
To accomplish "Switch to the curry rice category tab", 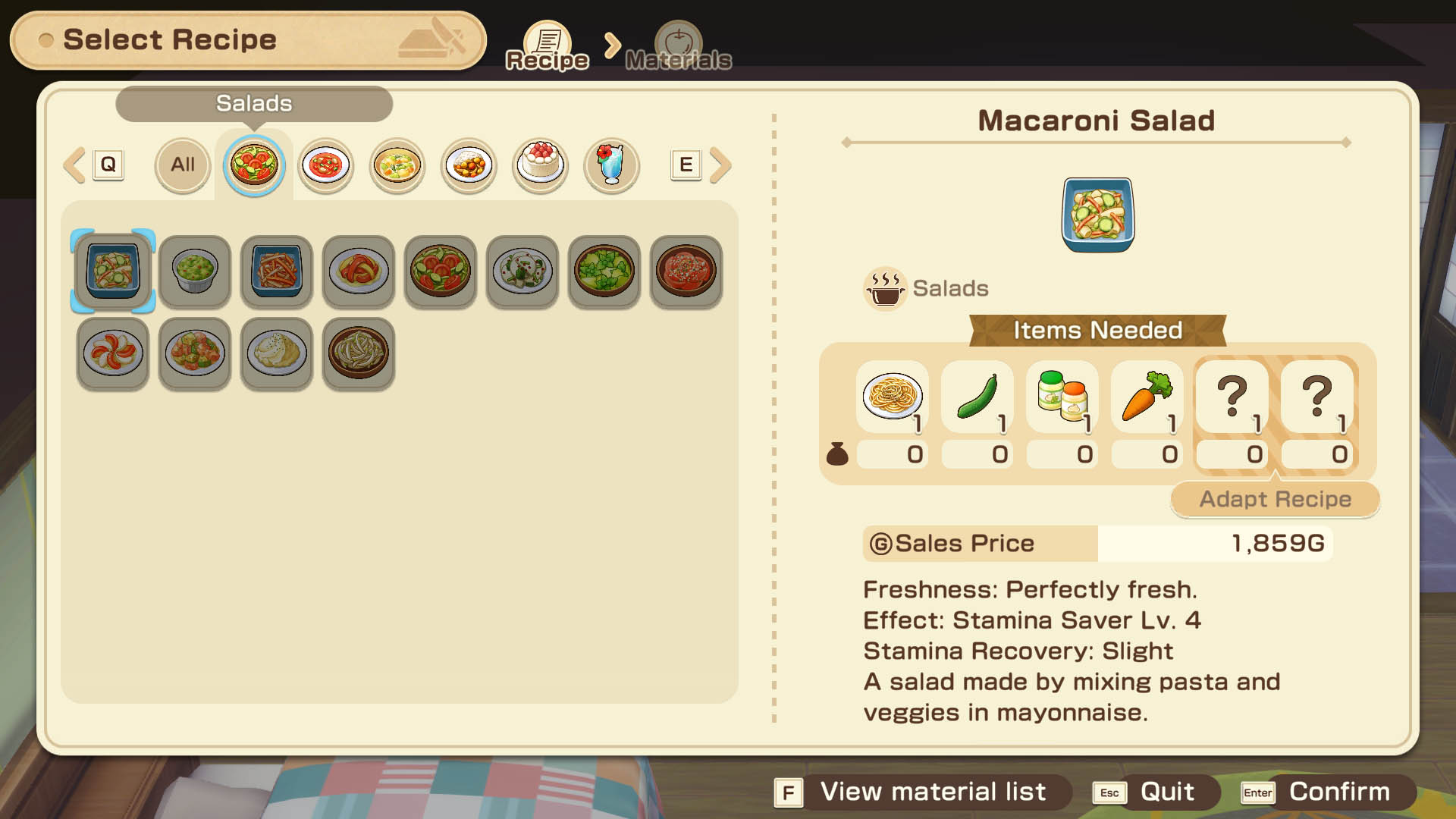I will pyautogui.click(x=469, y=165).
